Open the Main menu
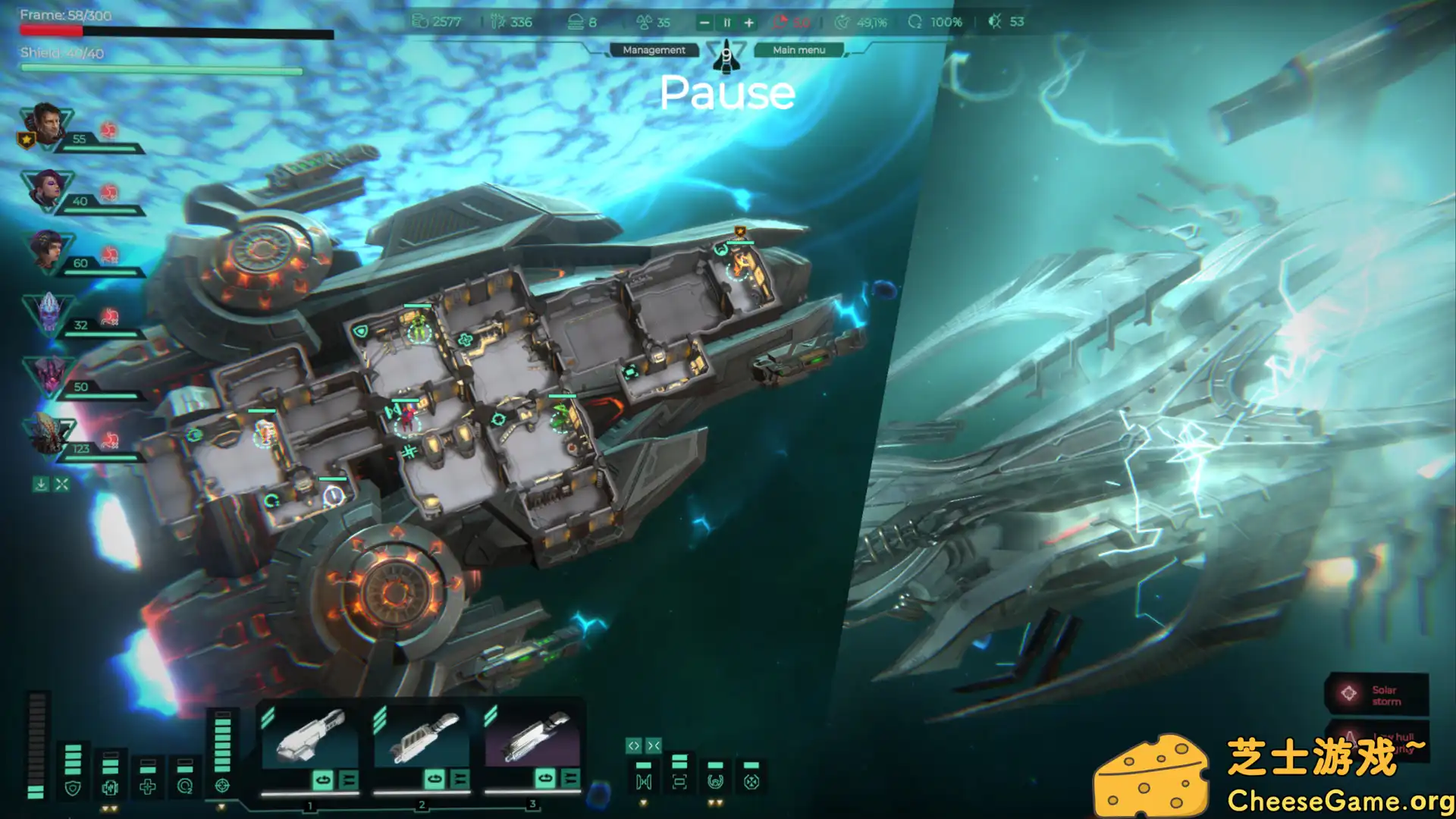This screenshot has height=819, width=1456. pos(798,50)
